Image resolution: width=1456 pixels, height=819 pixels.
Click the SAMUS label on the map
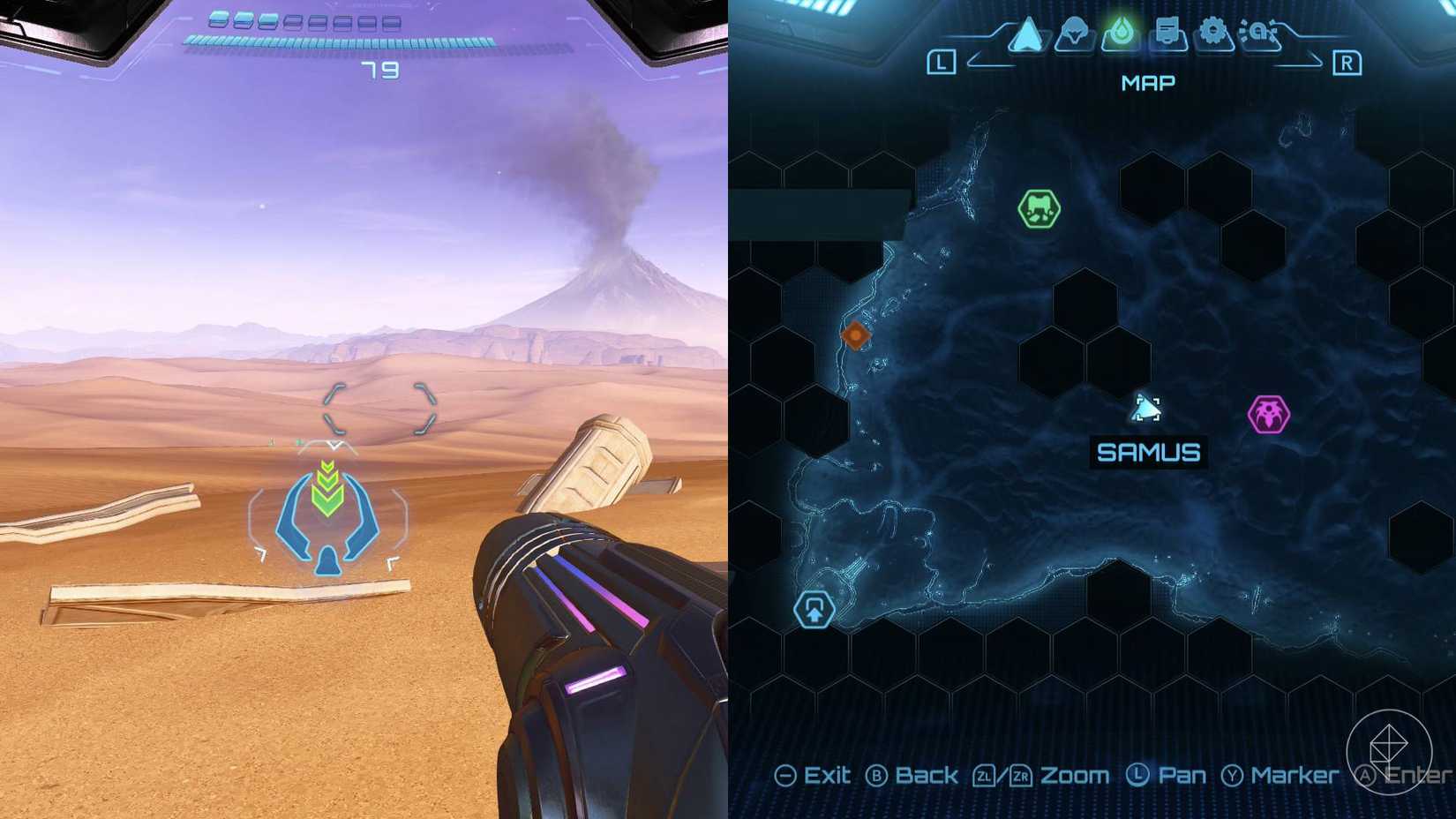(1148, 453)
